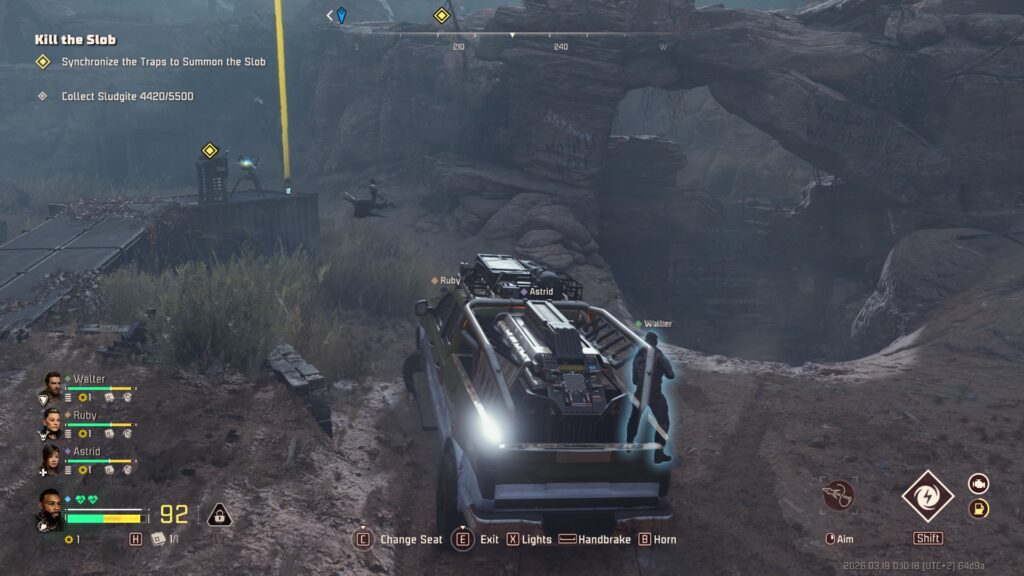Screen dimensions: 1024x576
Task: Click the grappling hook aim icon
Action: 838,495
